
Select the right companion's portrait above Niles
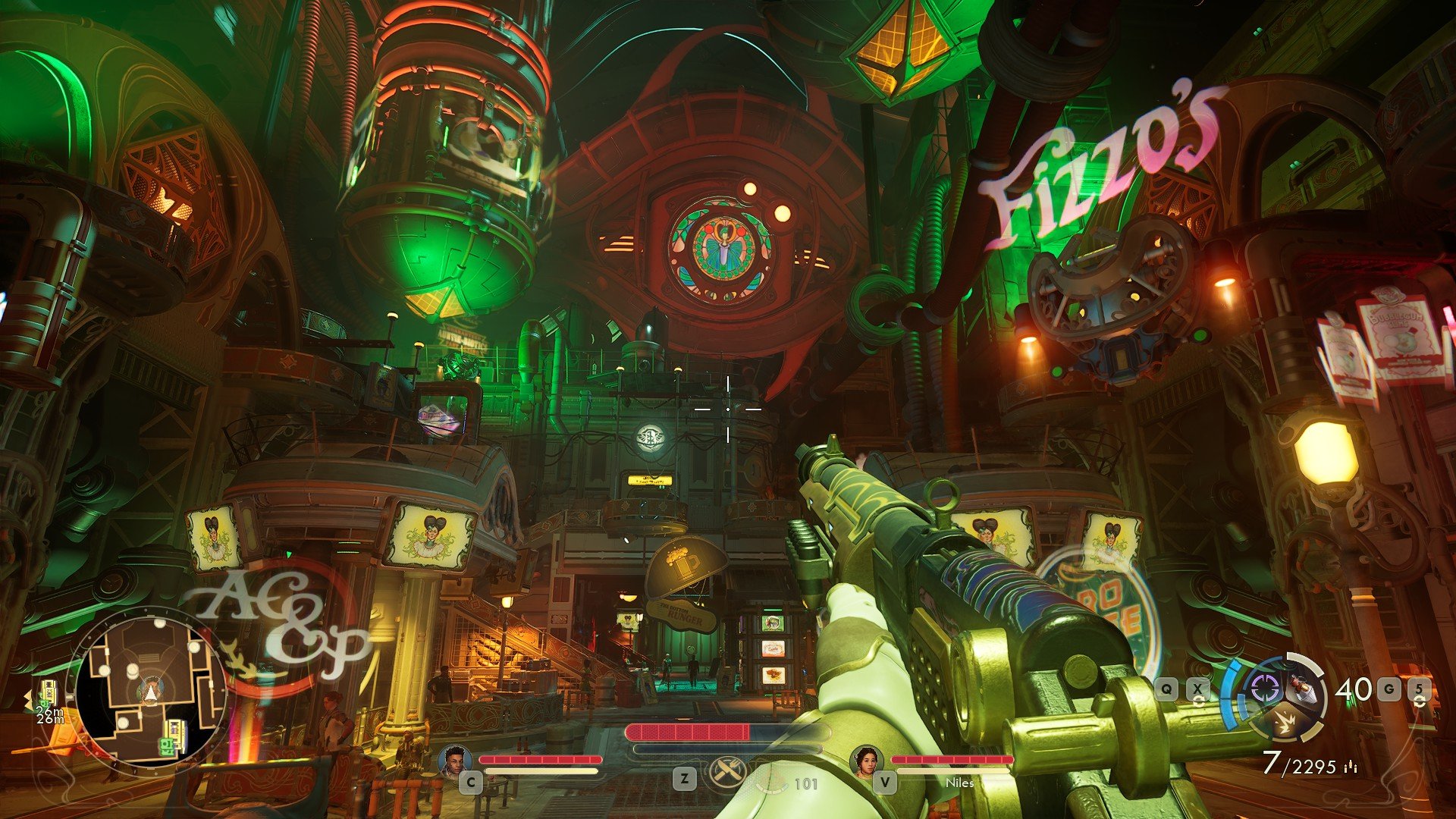(867, 761)
